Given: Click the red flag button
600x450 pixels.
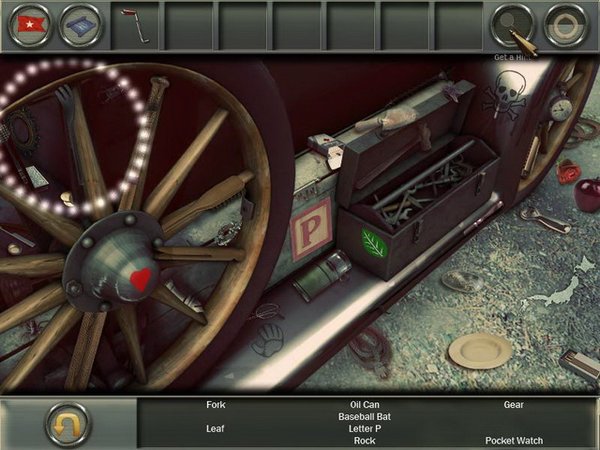Looking at the screenshot, I should (29, 25).
